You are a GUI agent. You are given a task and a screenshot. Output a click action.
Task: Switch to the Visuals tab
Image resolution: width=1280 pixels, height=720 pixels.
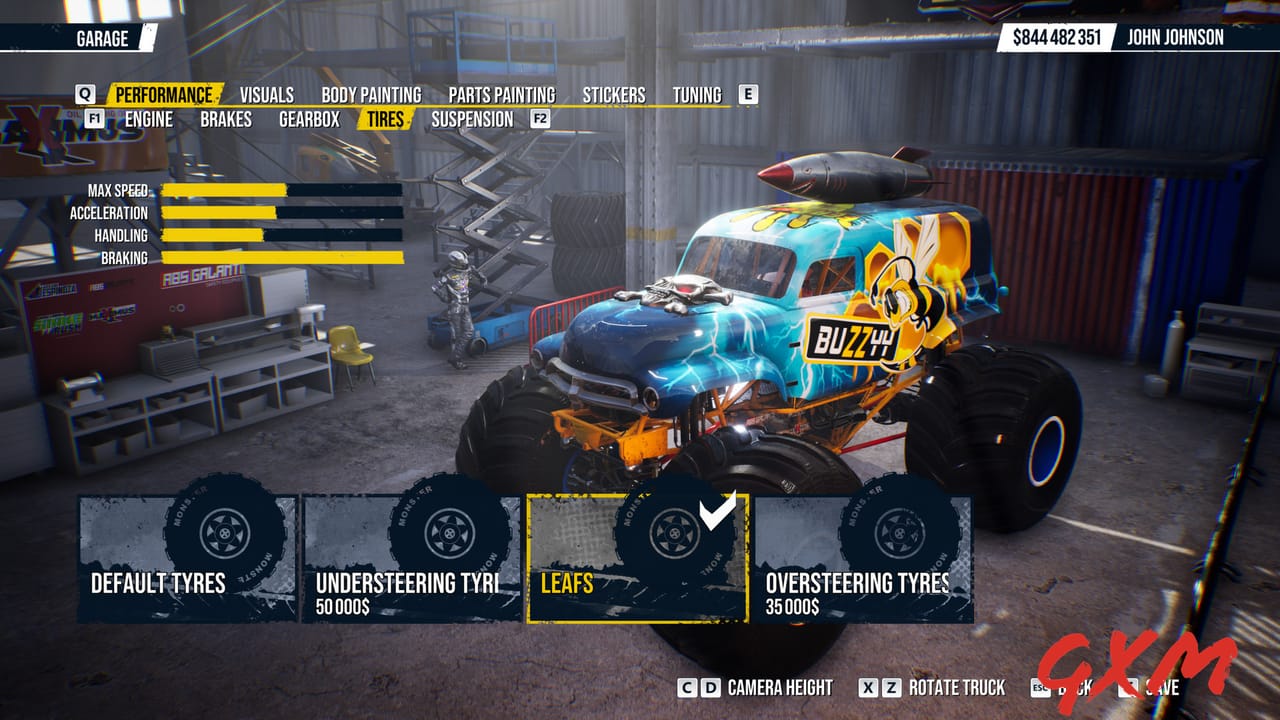(x=265, y=95)
